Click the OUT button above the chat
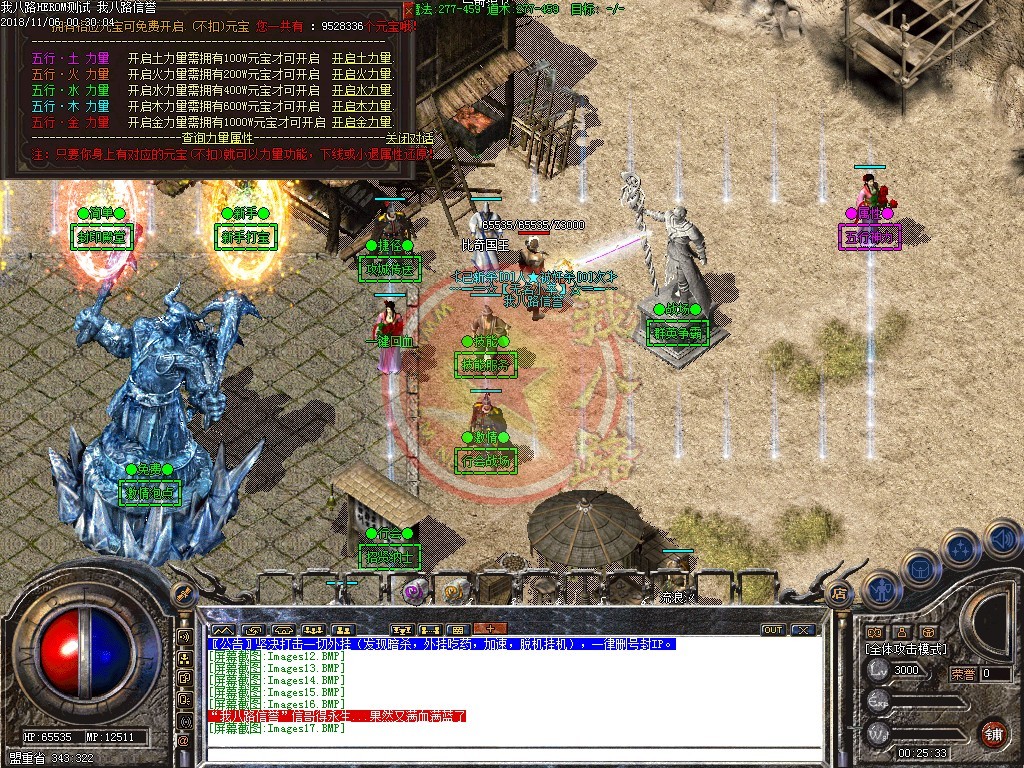The image size is (1024, 768). click(x=772, y=630)
